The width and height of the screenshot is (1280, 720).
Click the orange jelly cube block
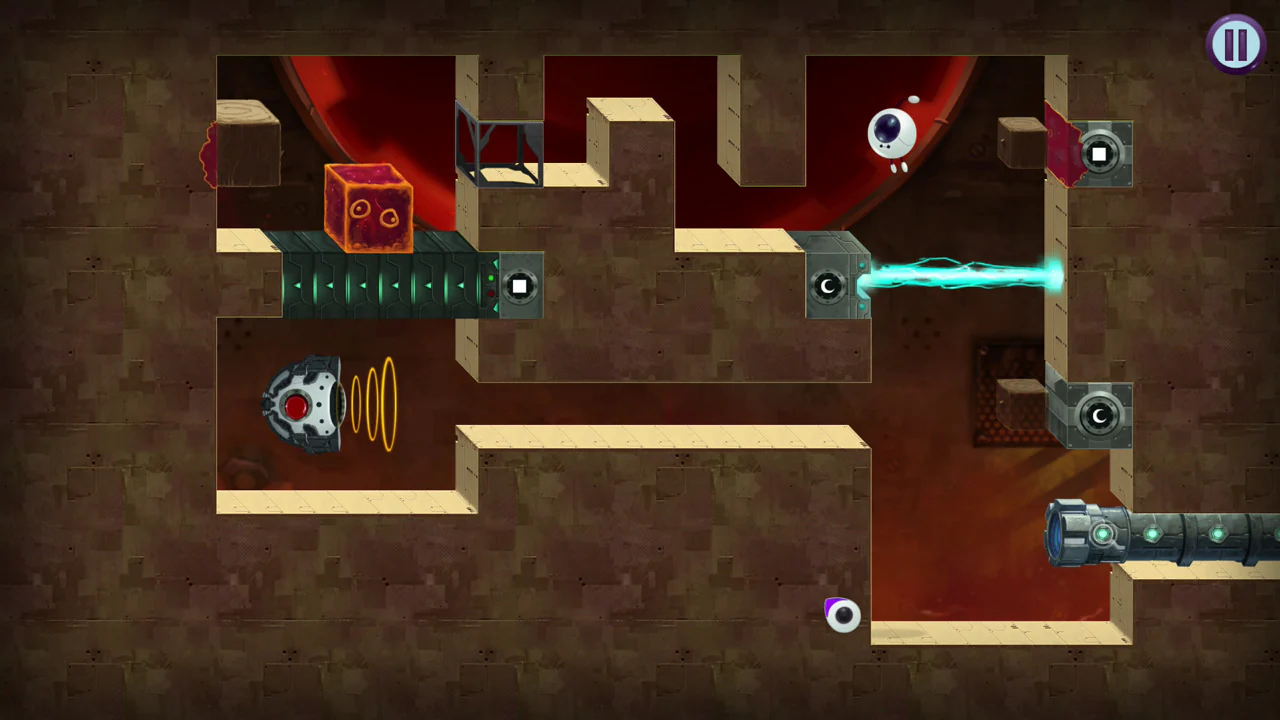(x=368, y=205)
